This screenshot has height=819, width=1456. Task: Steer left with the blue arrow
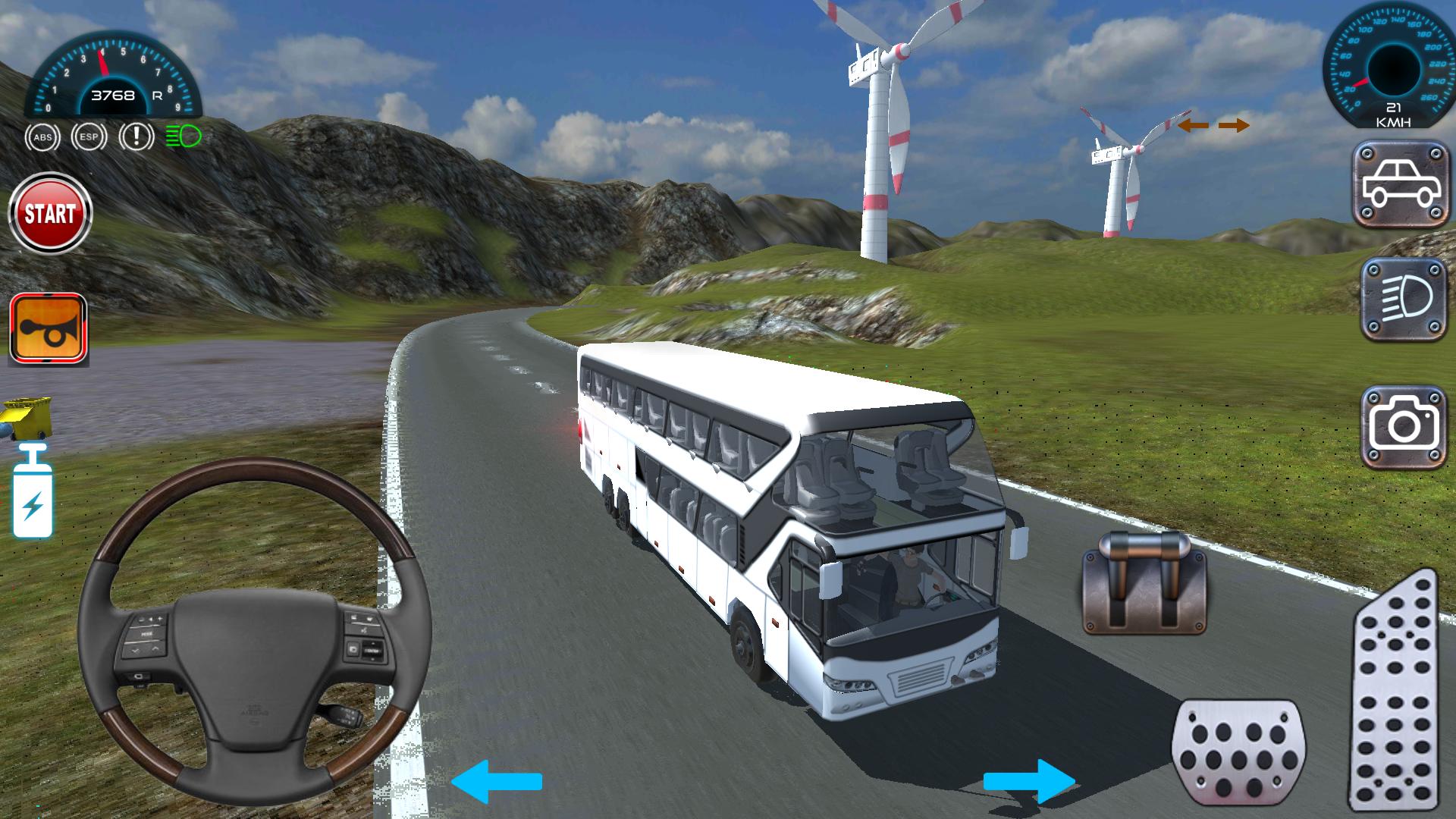(497, 781)
